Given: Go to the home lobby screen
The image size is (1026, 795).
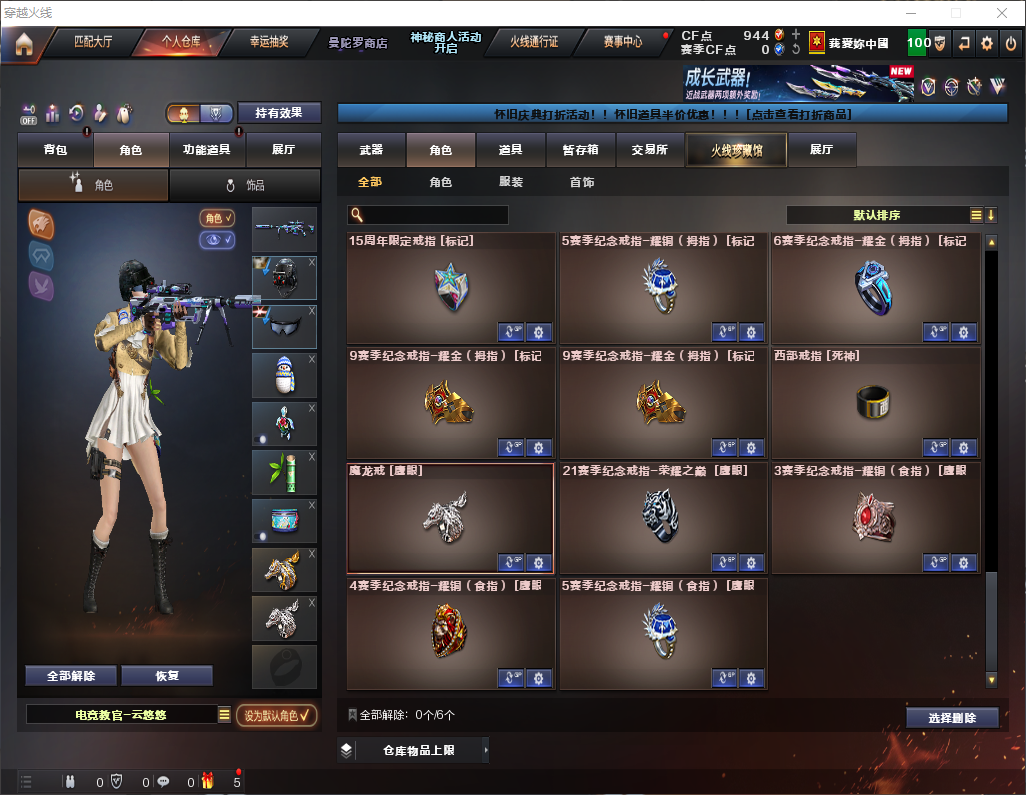Looking at the screenshot, I should pos(24,43).
